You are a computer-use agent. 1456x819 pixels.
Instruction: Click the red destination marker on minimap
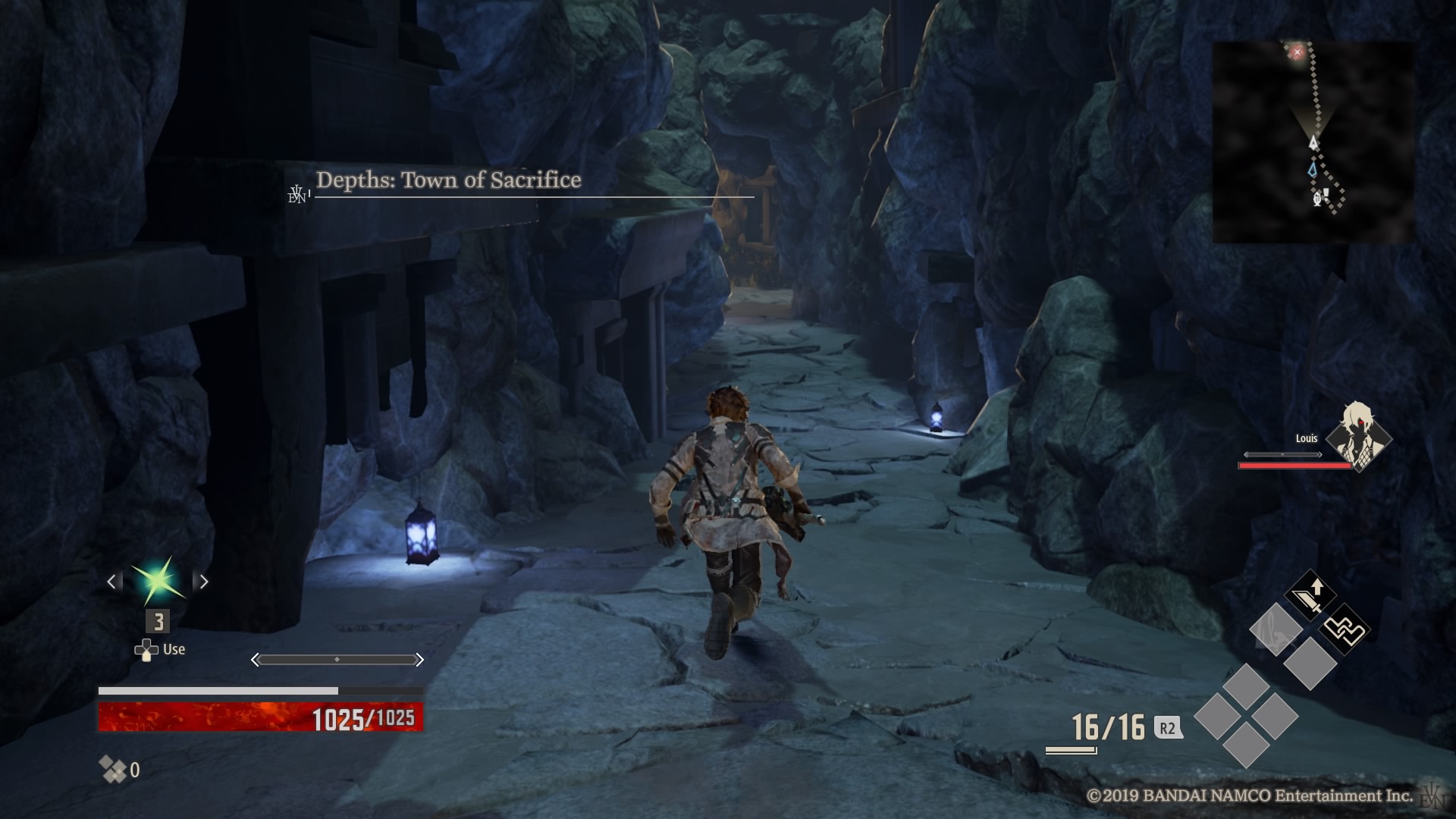coord(1297,52)
